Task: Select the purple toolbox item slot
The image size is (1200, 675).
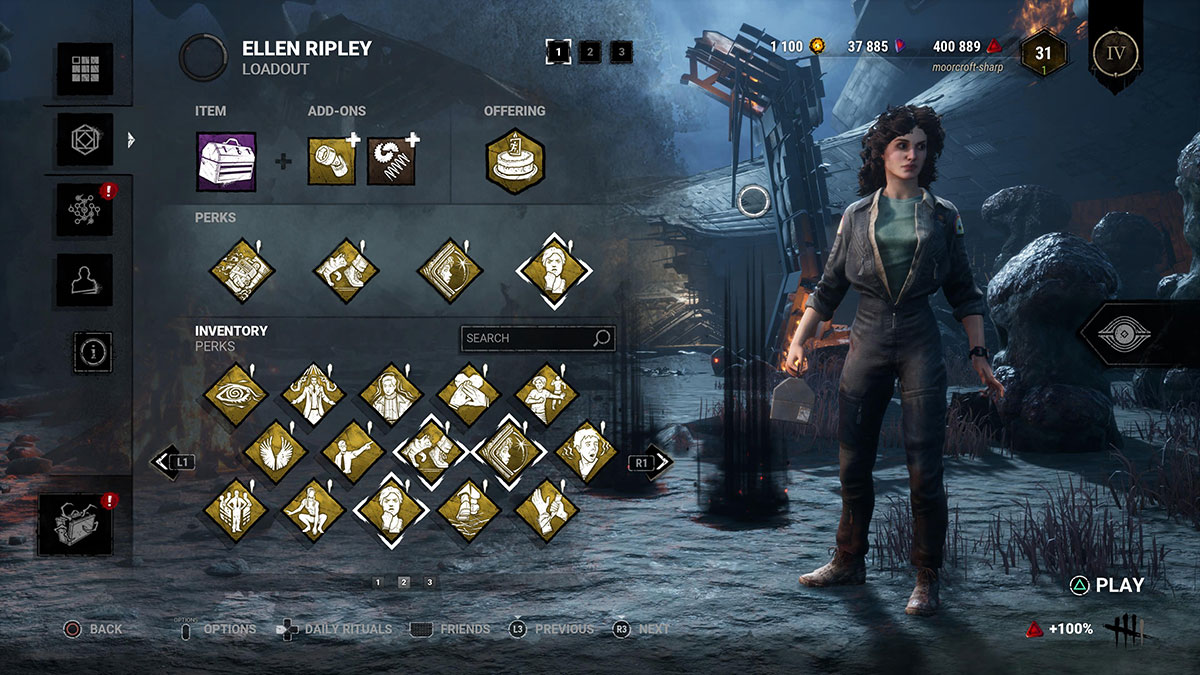Action: click(226, 161)
